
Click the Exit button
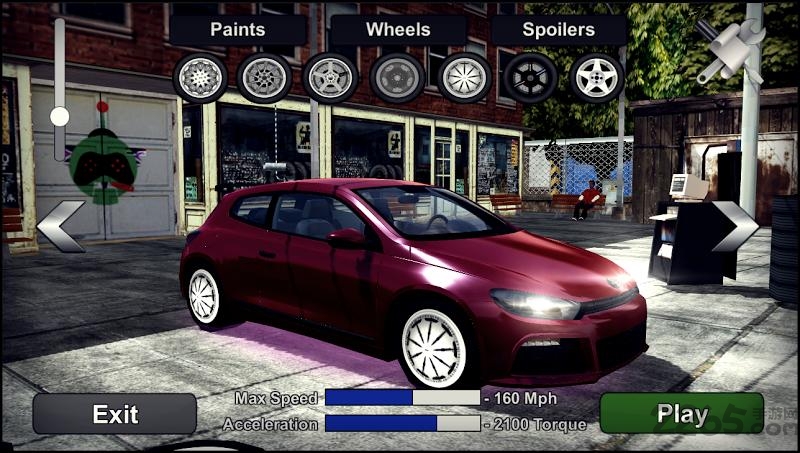[x=114, y=414]
